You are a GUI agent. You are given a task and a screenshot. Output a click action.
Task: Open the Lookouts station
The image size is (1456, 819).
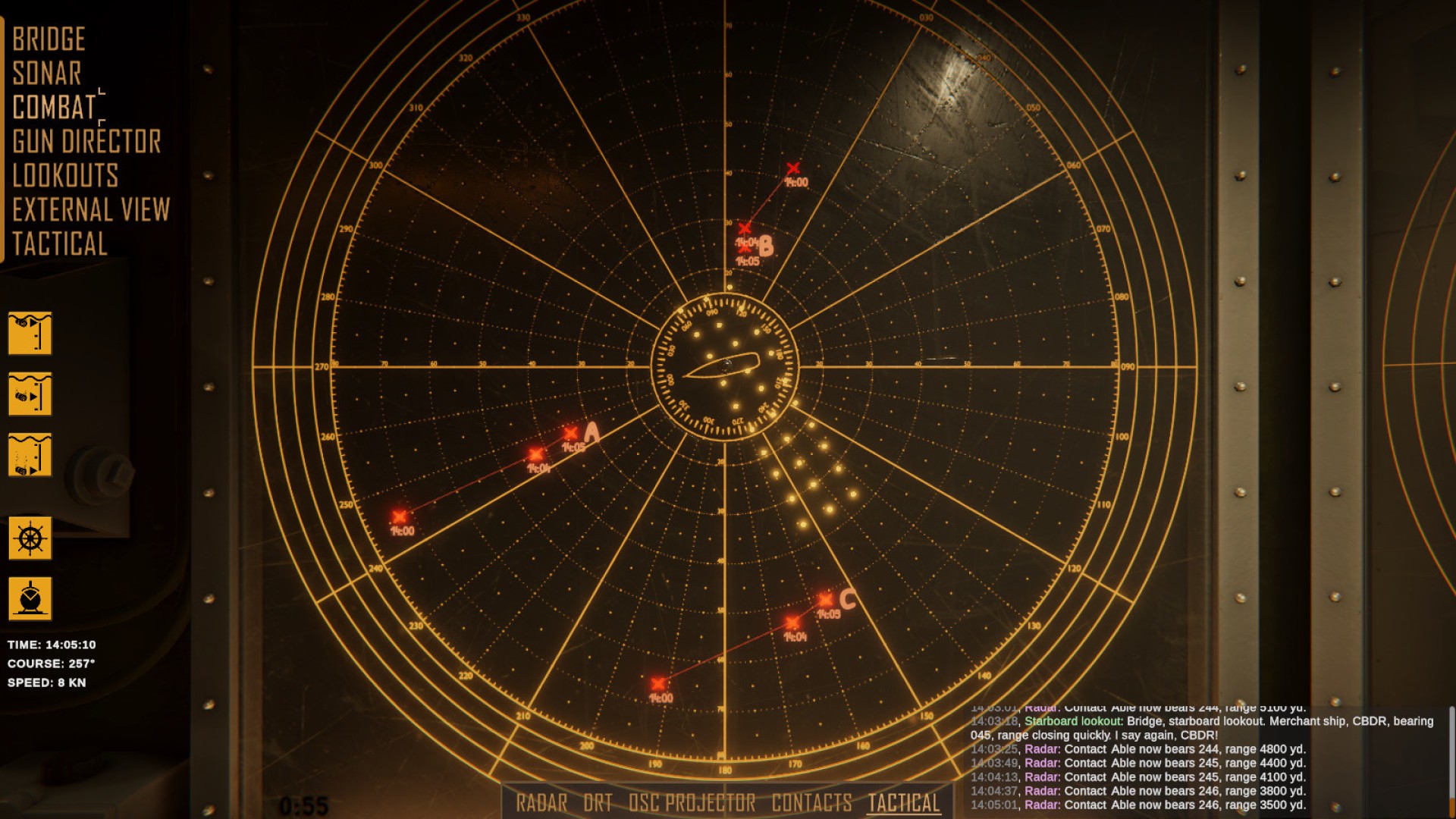pos(65,176)
